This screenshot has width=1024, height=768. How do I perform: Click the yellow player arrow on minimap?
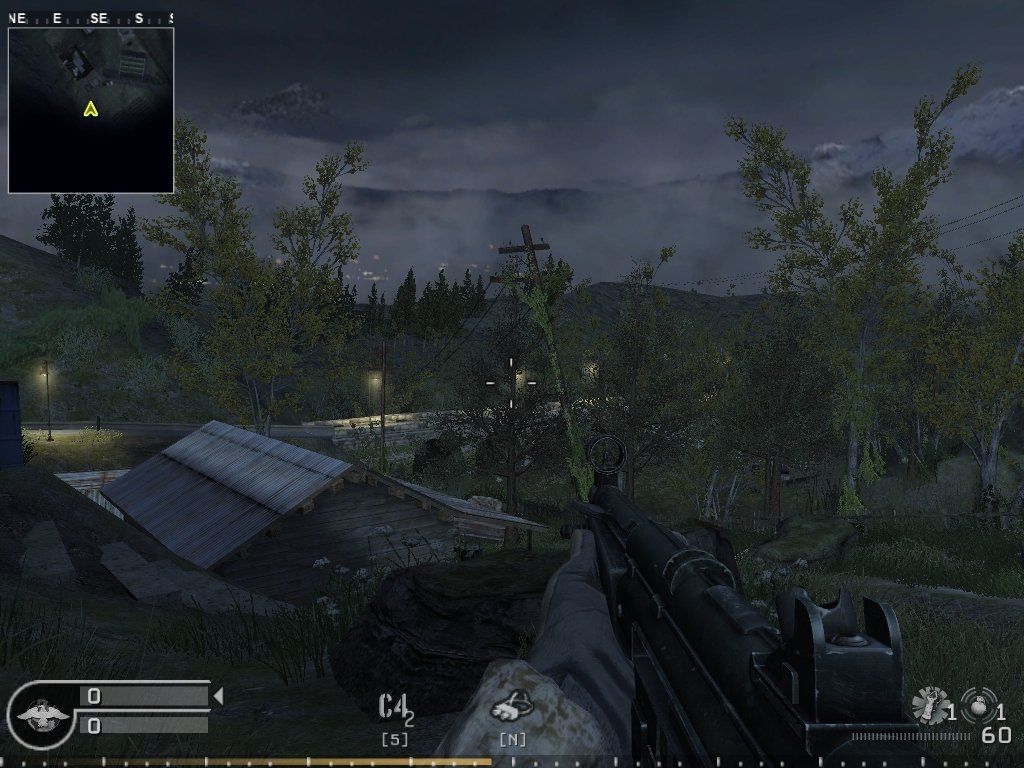click(91, 108)
